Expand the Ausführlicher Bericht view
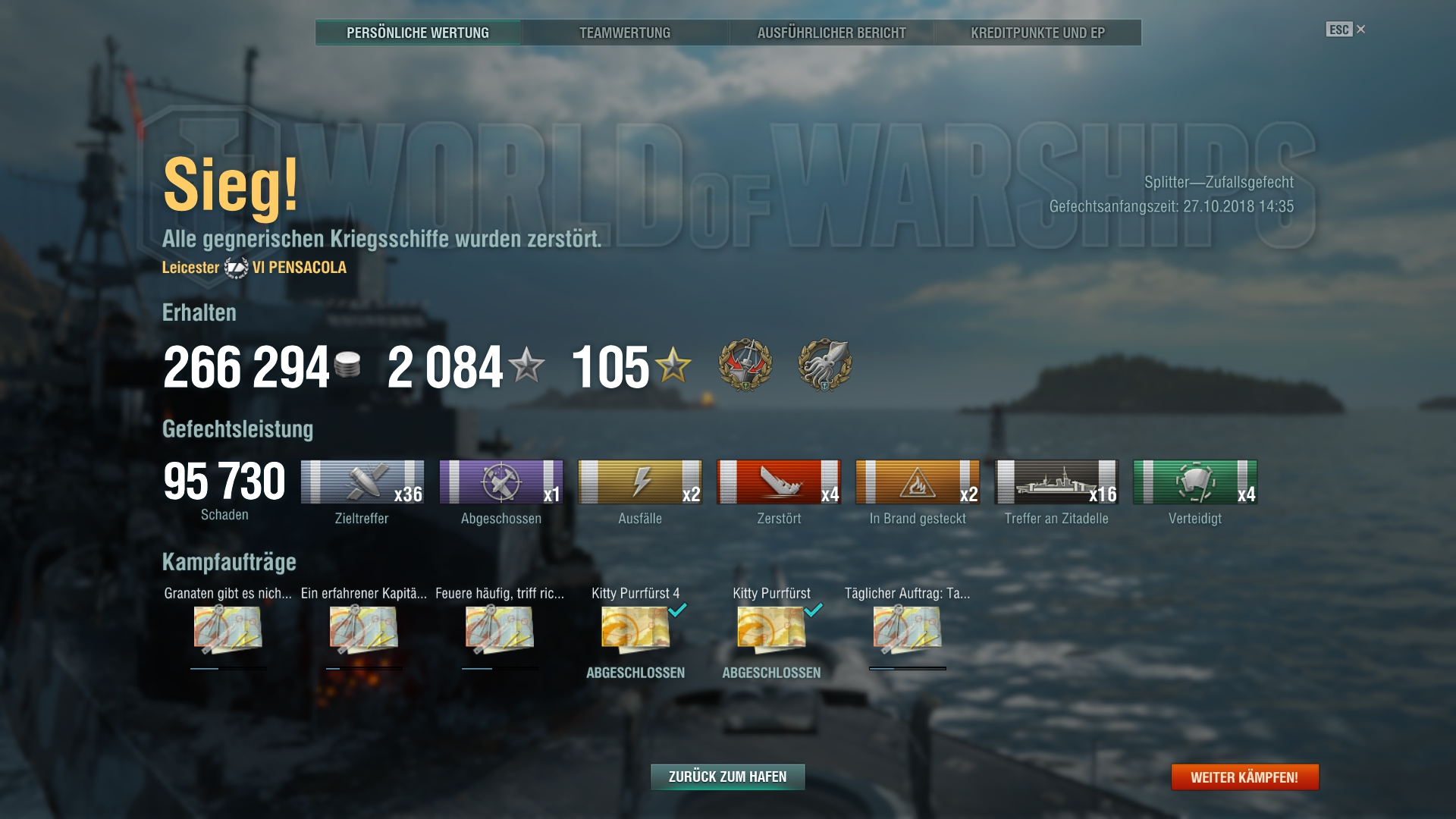This screenshot has height=819, width=1456. coord(831,33)
